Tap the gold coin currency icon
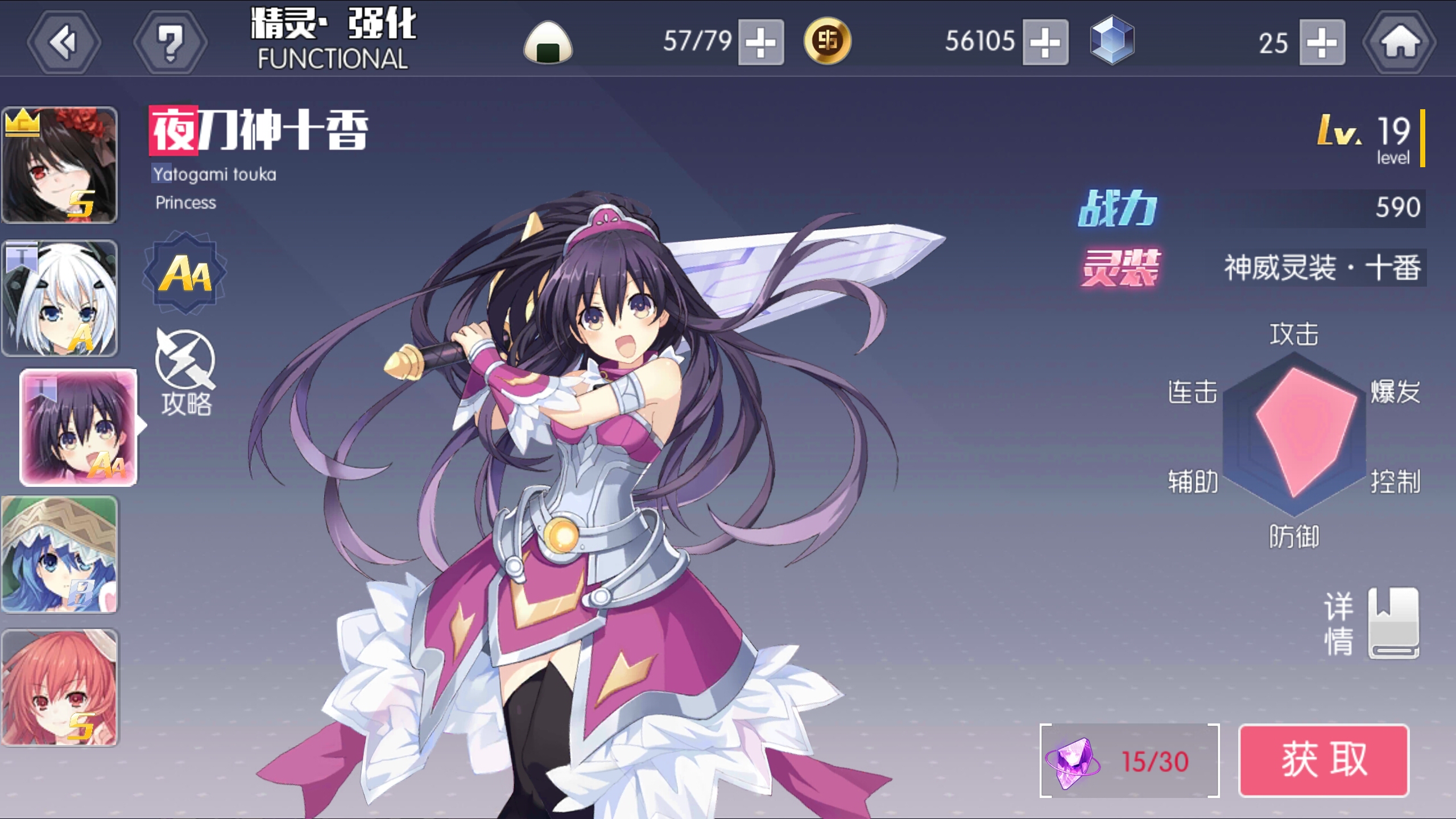This screenshot has height=819, width=1456. [x=828, y=42]
